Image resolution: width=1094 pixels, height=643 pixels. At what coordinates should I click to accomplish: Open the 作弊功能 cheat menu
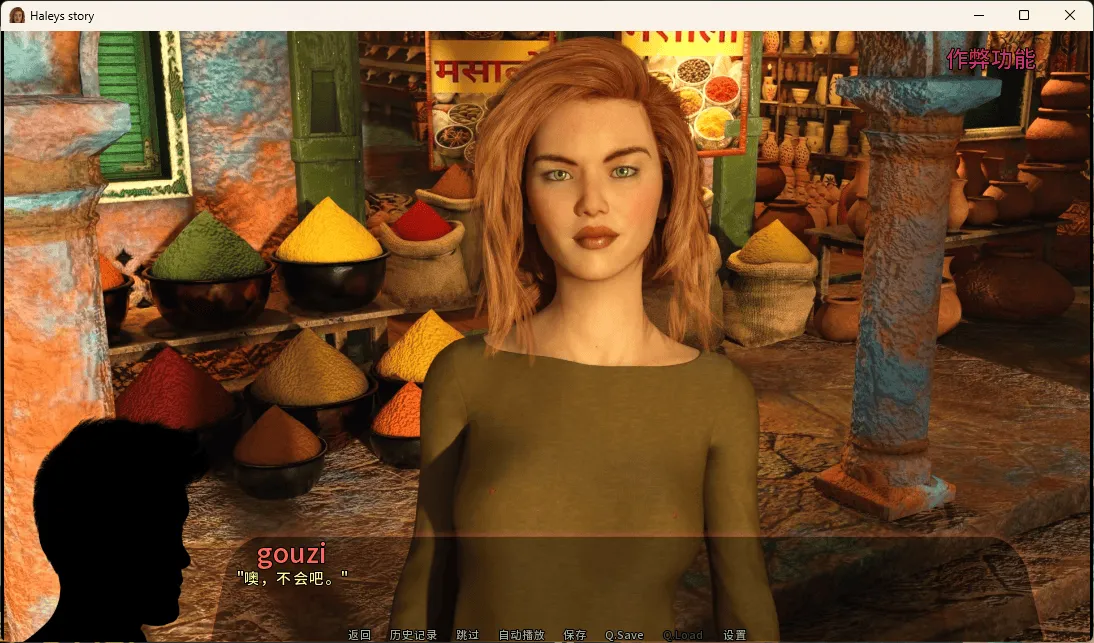click(990, 60)
